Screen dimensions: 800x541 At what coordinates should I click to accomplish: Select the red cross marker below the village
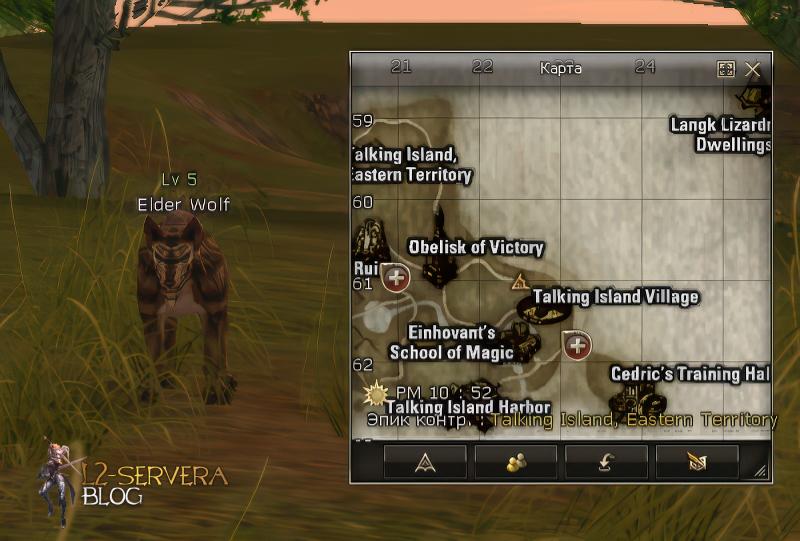576,346
